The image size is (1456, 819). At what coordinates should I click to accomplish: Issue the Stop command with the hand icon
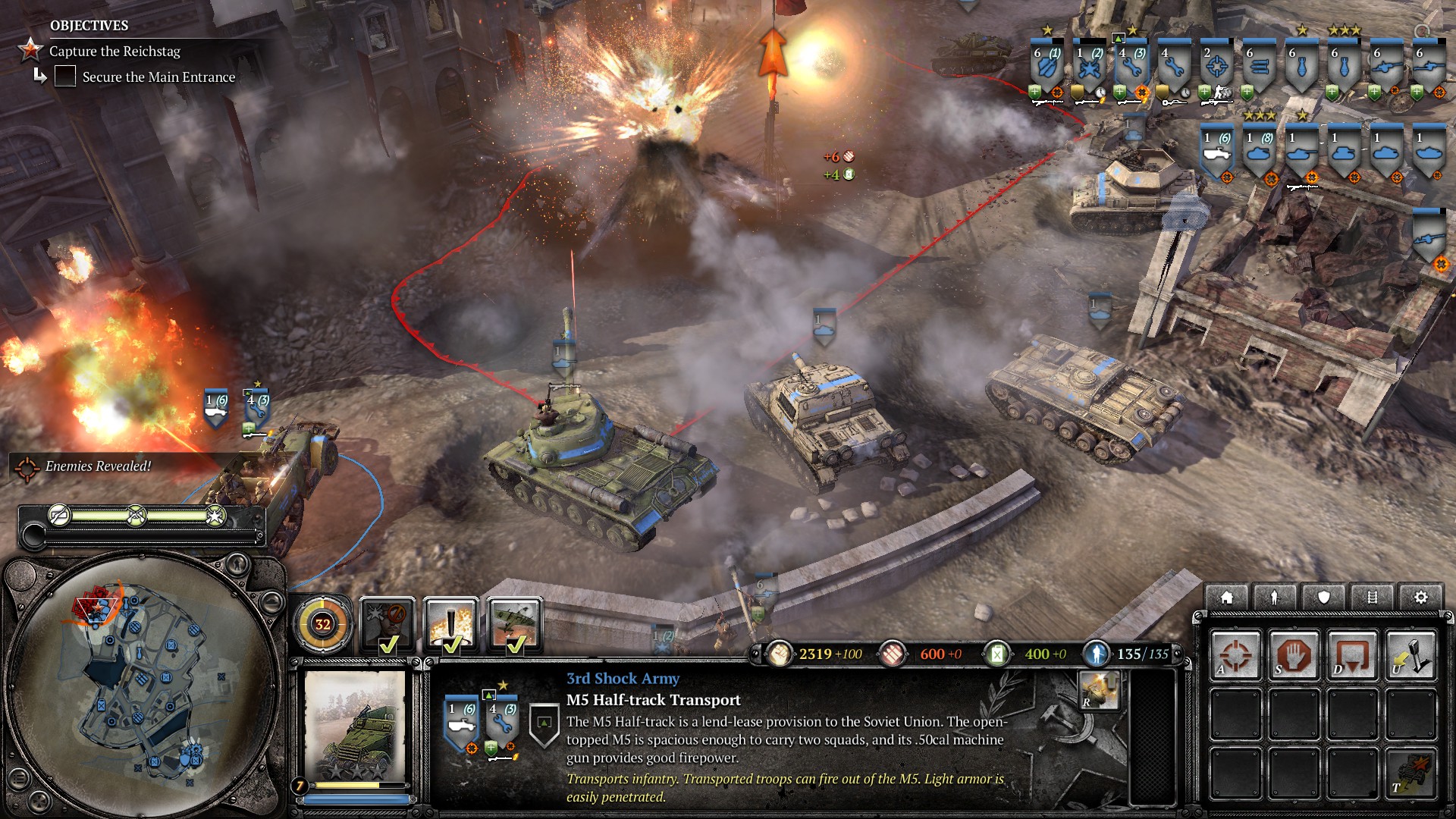point(1293,654)
